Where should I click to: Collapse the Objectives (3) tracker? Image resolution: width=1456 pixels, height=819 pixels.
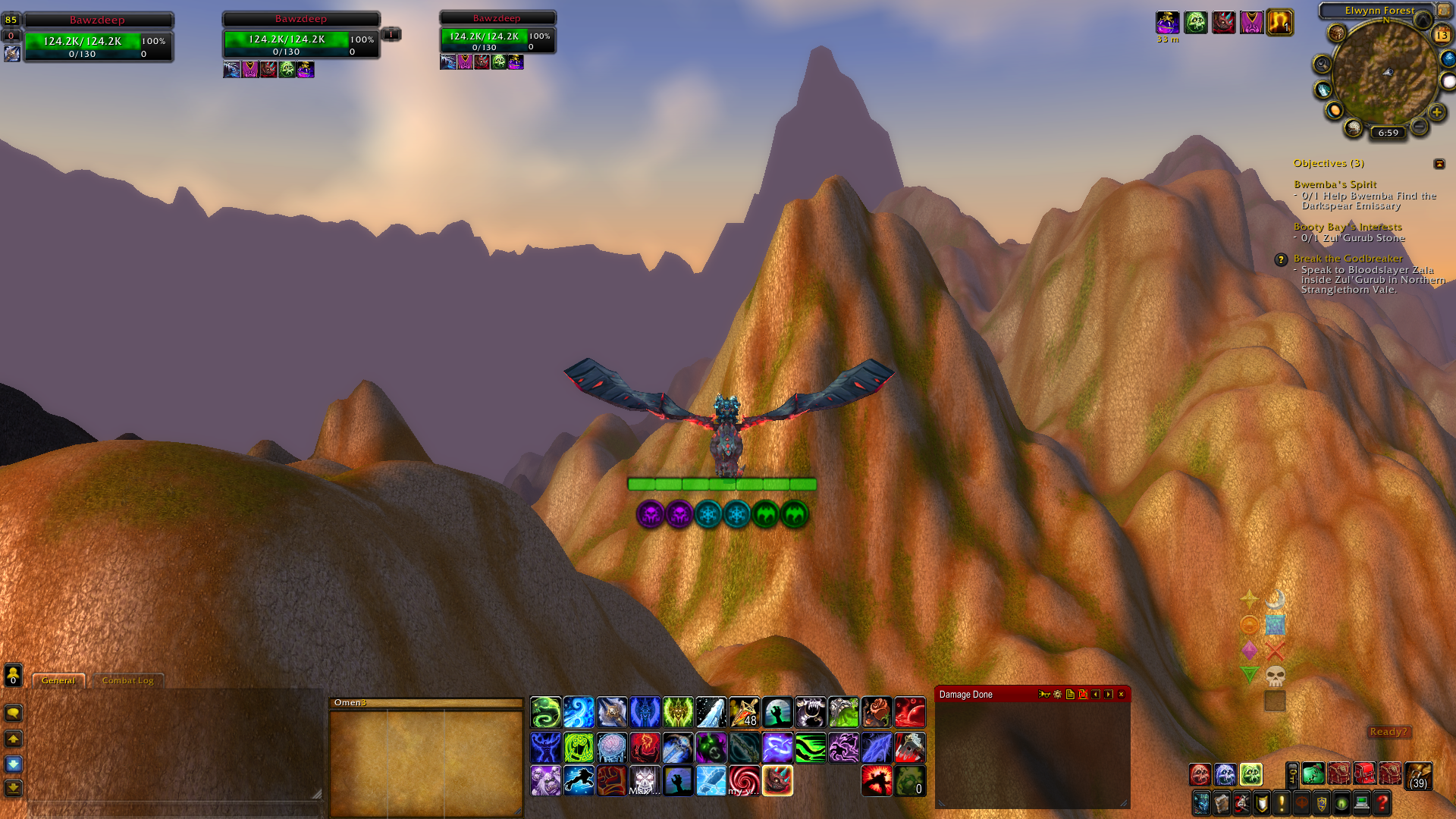[x=1439, y=164]
